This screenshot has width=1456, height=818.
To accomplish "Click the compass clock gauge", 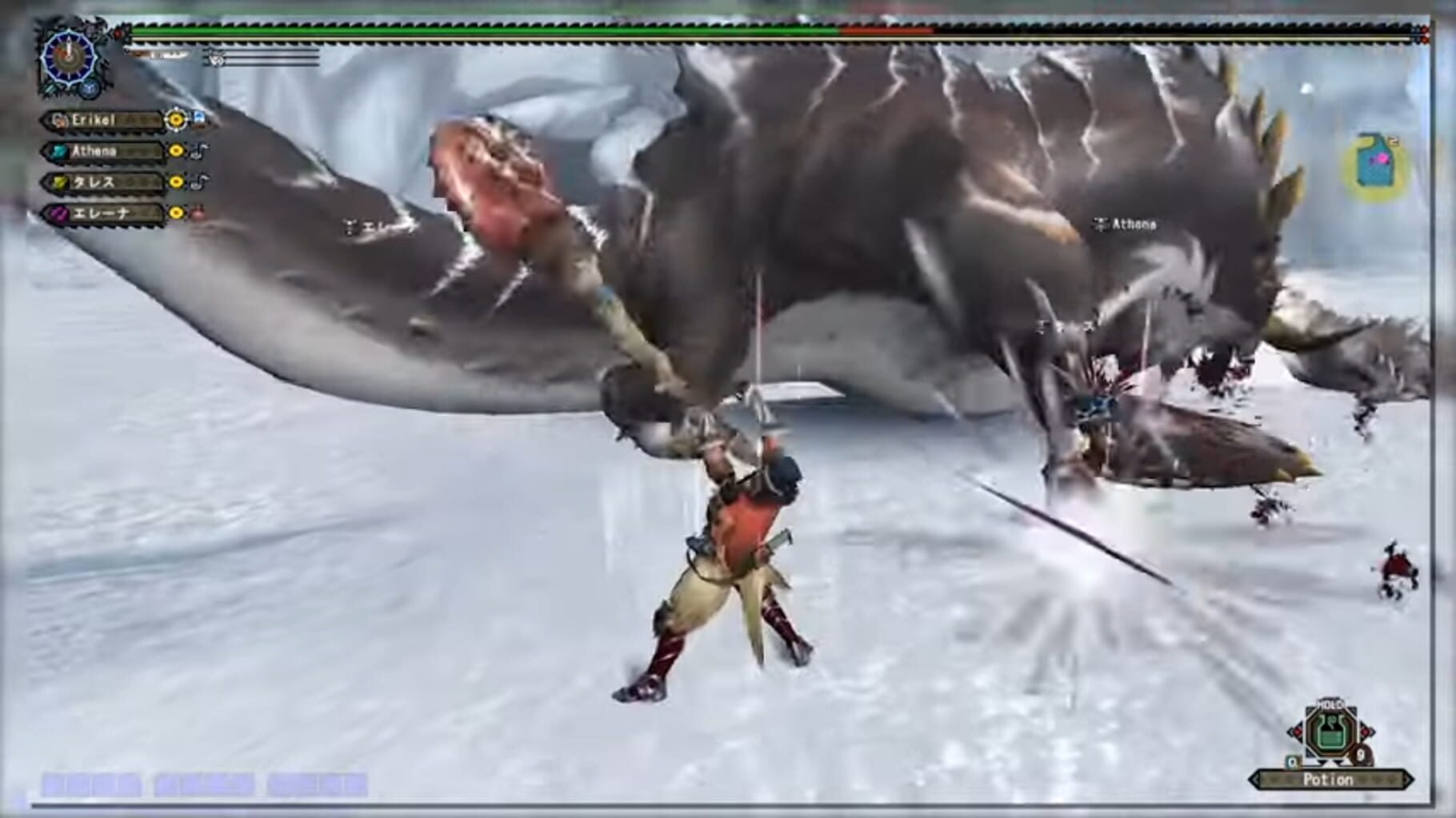I will coord(68,58).
